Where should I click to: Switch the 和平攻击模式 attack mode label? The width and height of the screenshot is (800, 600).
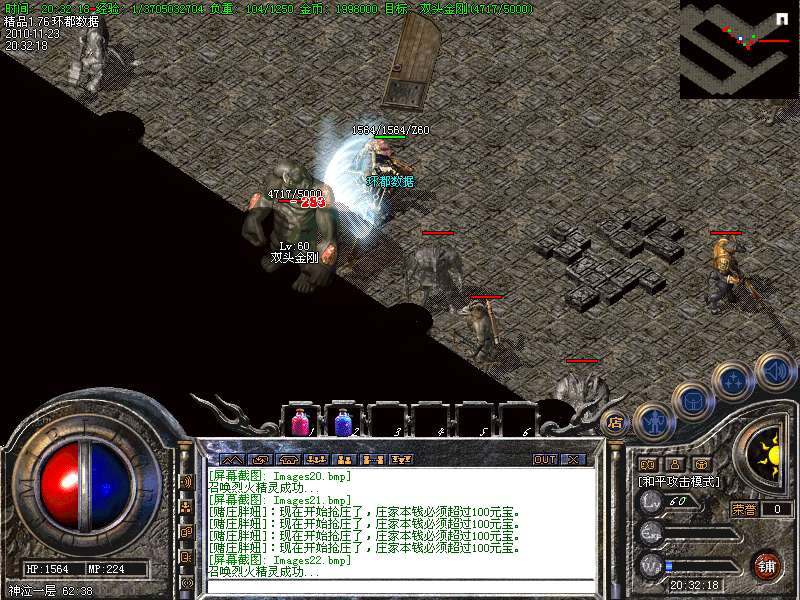pos(679,481)
